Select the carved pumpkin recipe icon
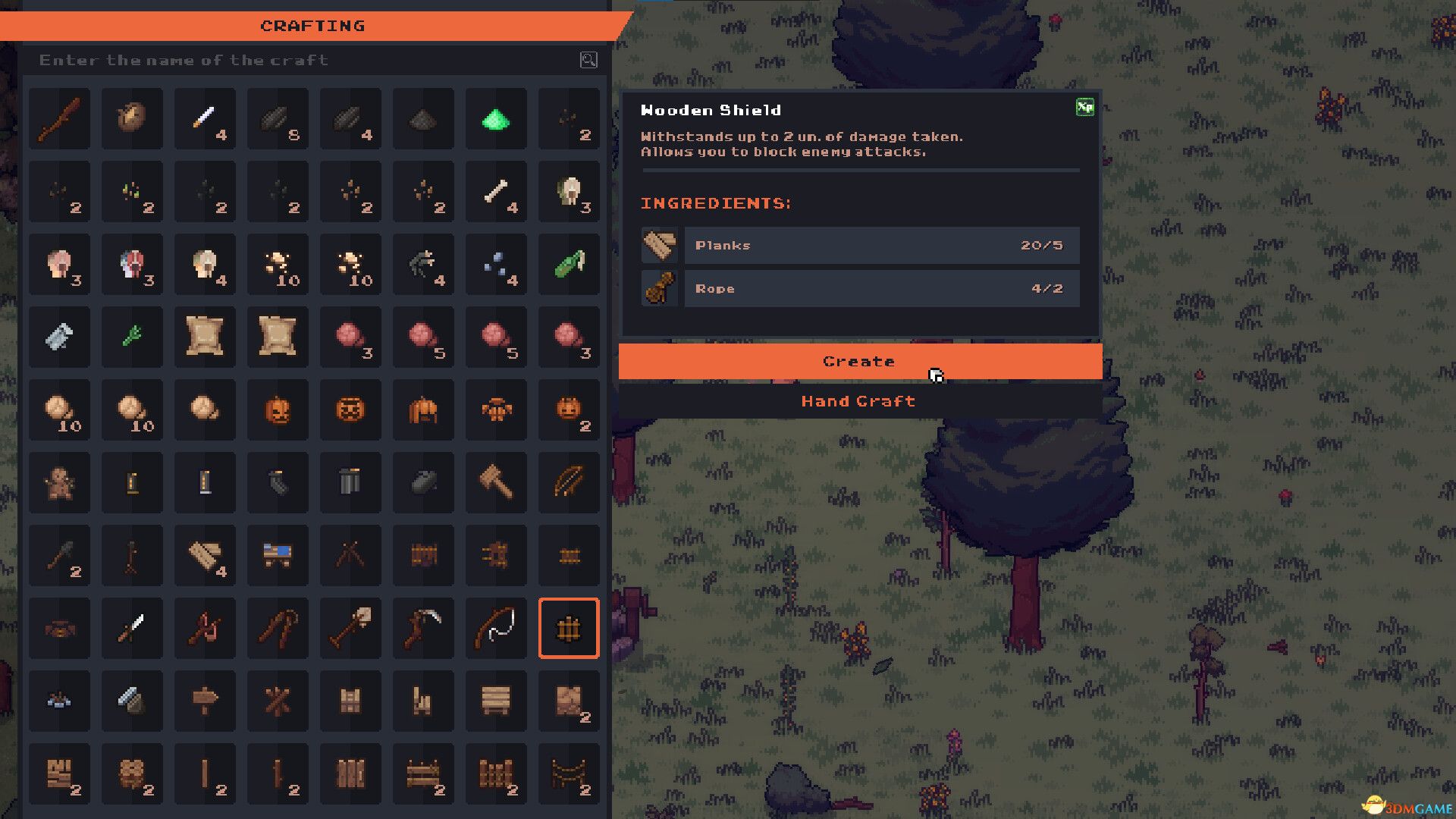Image resolution: width=1456 pixels, height=819 pixels. (278, 410)
